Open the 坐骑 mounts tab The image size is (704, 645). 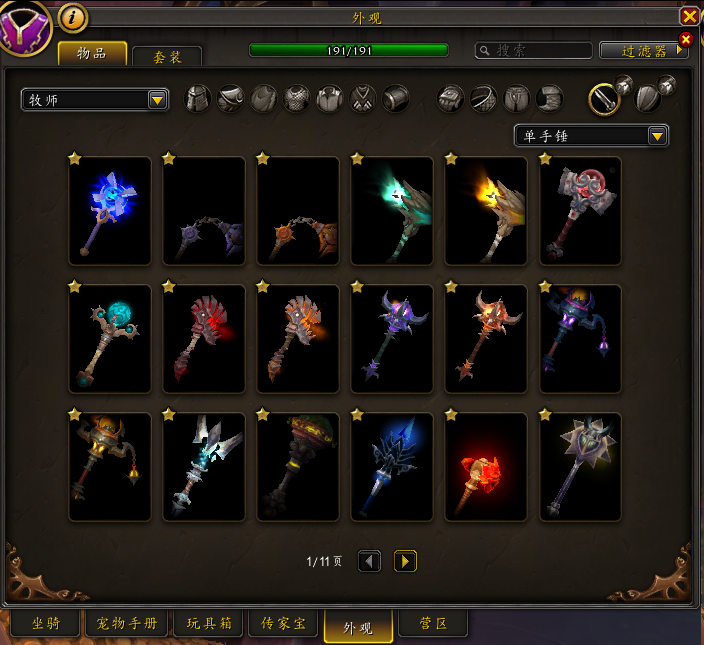pos(46,624)
